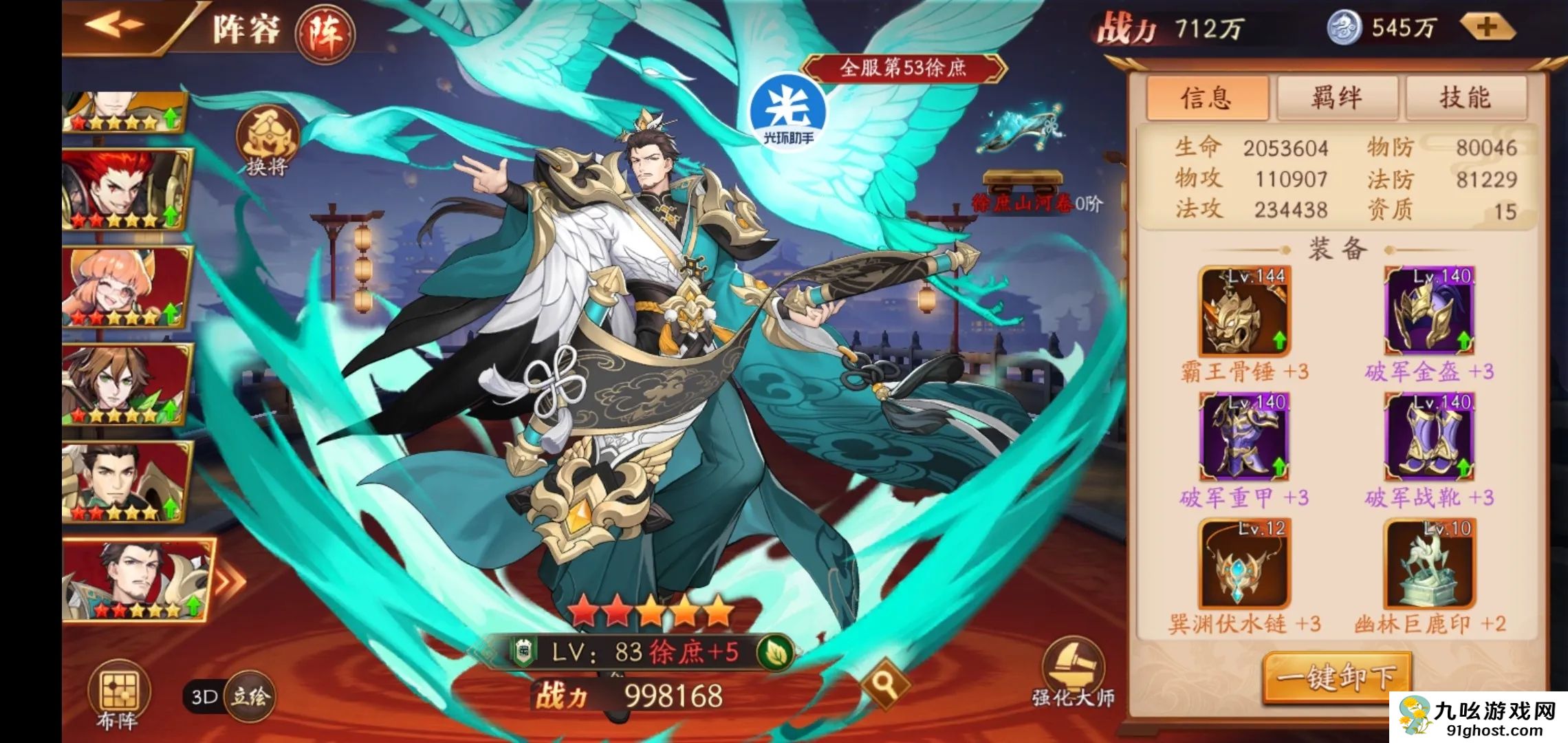Viewport: 1568px width, 743px height.
Task: Switch to the 技能 skills tab
Action: (1466, 98)
